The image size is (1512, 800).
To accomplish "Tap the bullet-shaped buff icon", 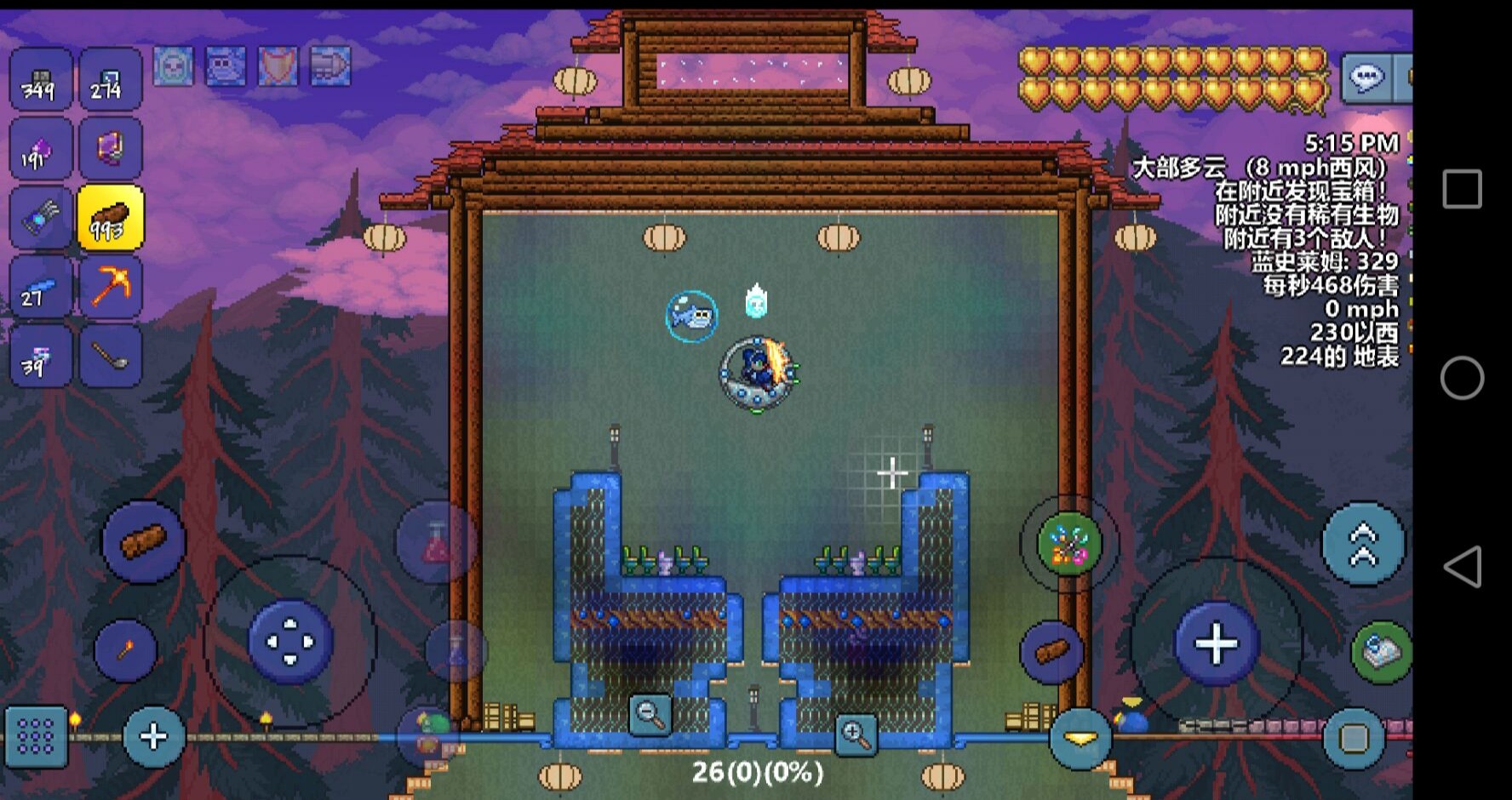I will [330, 66].
